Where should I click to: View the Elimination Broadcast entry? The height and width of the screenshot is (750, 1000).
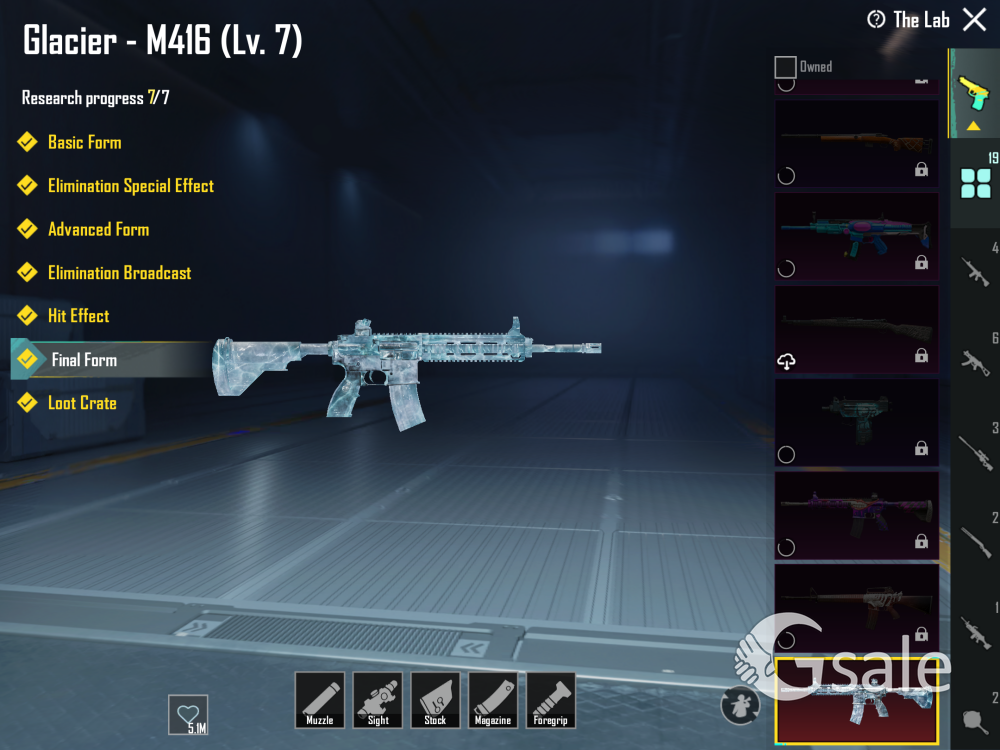(119, 273)
